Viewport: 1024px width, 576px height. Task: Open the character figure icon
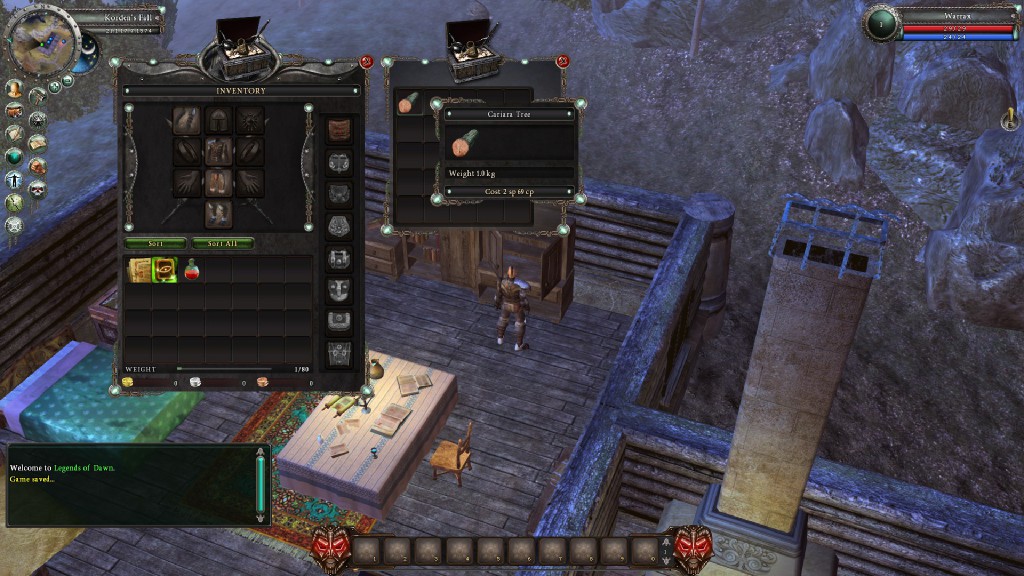click(14, 180)
